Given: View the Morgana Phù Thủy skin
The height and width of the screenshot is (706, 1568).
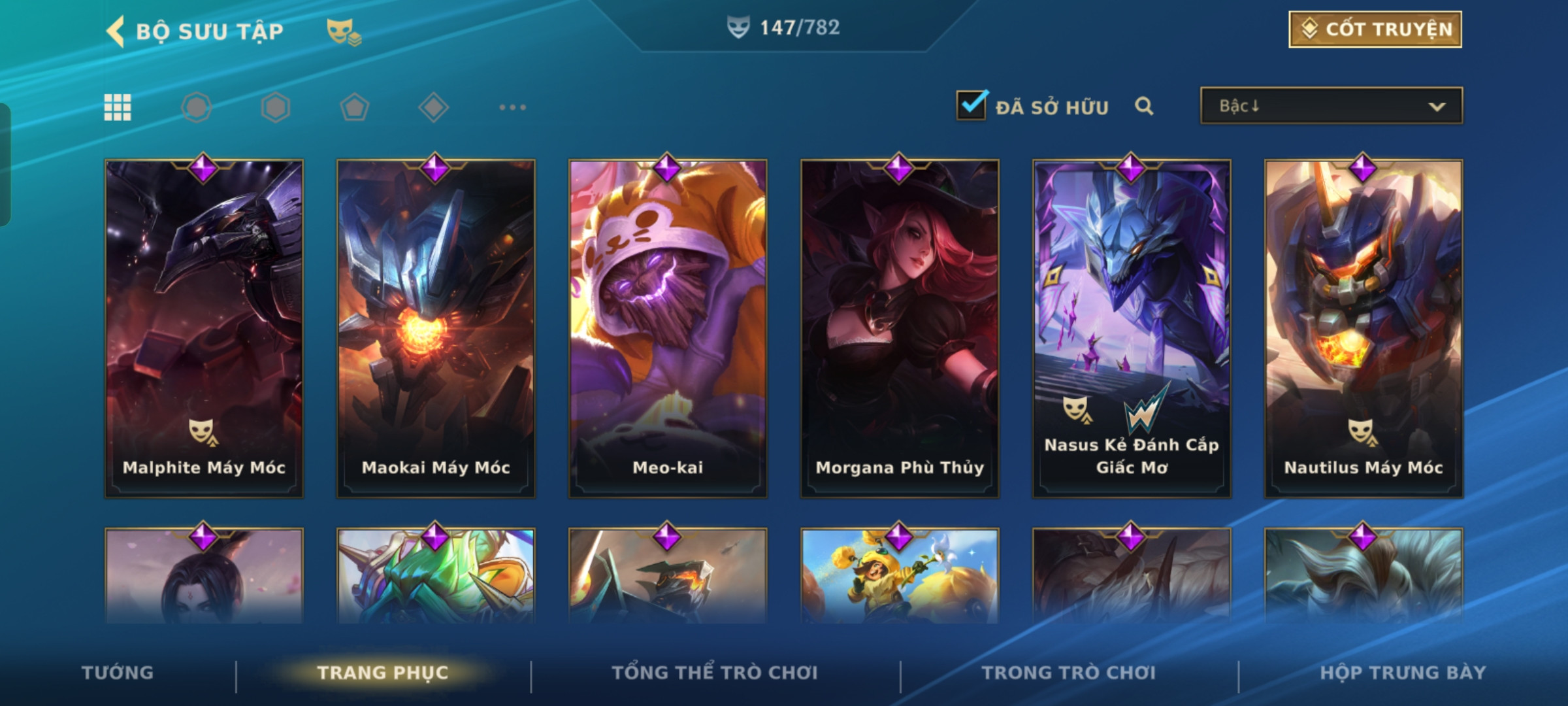Looking at the screenshot, I should 900,328.
